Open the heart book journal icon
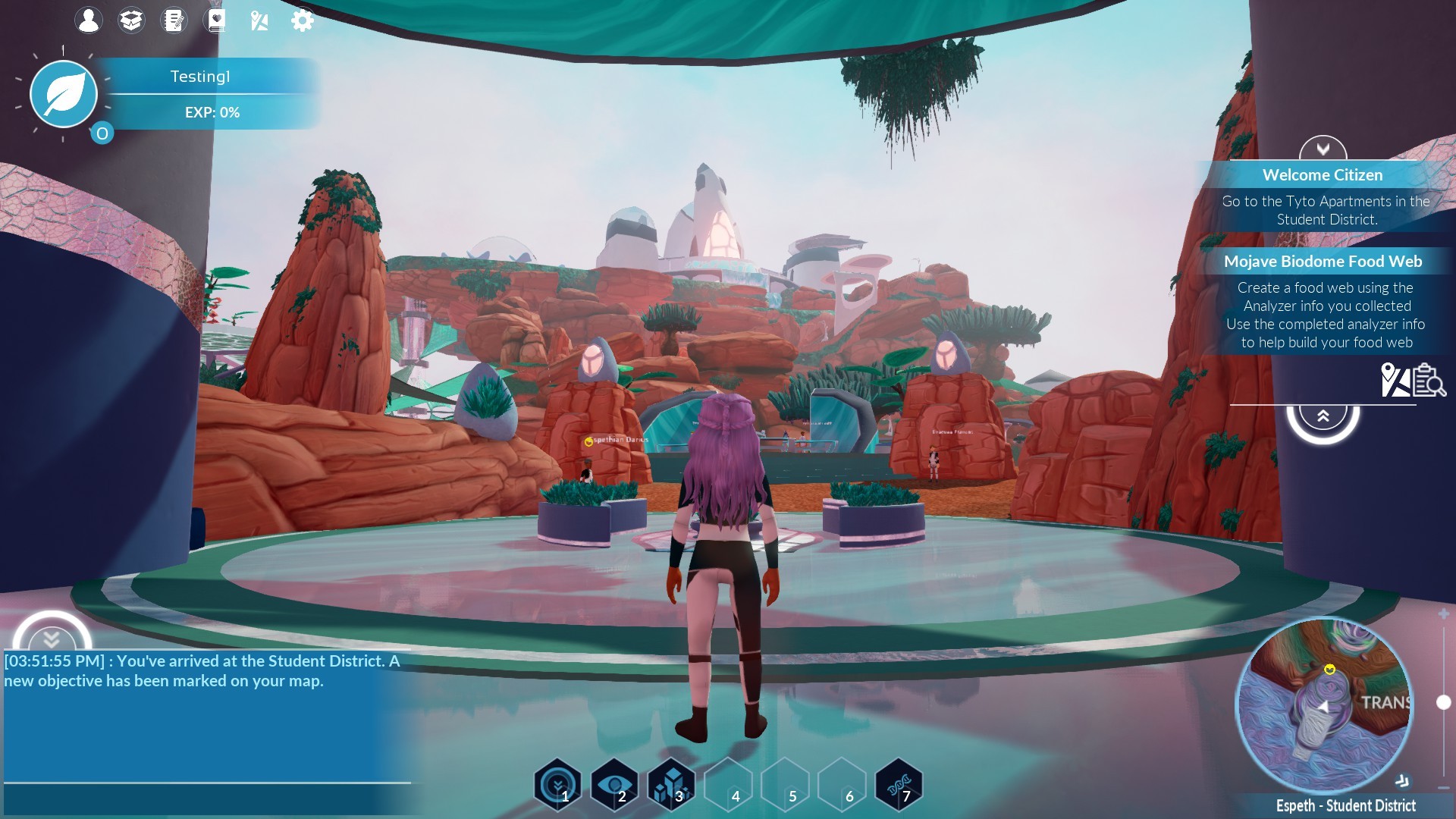 217,20
